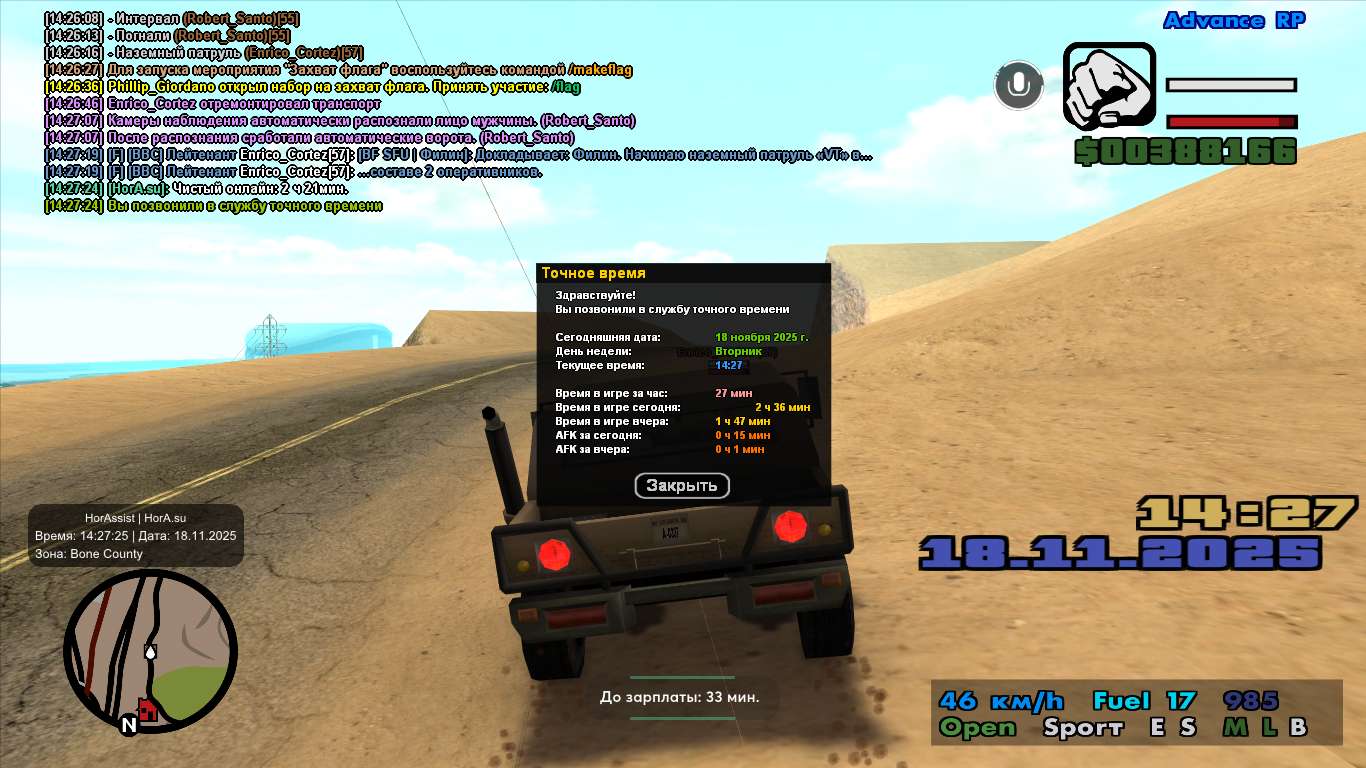
Task: Close the Точное время dialog
Action: click(682, 486)
